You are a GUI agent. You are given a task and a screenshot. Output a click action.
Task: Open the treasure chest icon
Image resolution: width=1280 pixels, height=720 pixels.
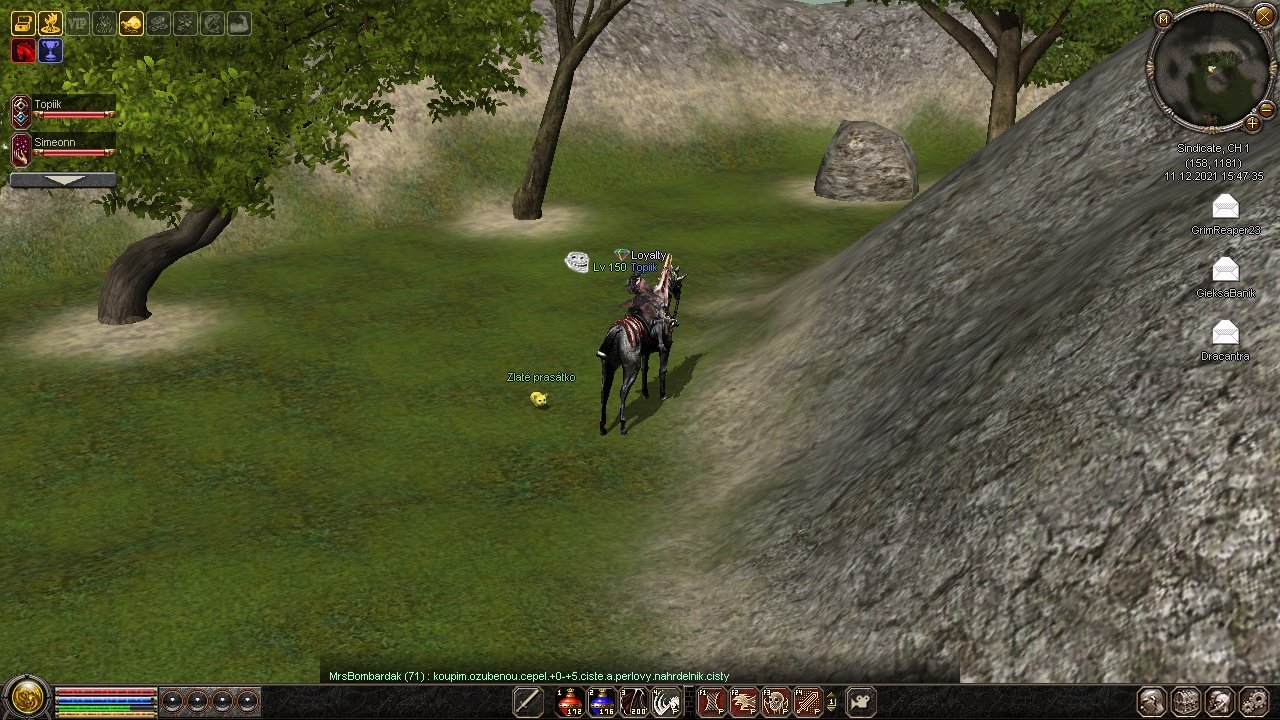(x=22, y=23)
